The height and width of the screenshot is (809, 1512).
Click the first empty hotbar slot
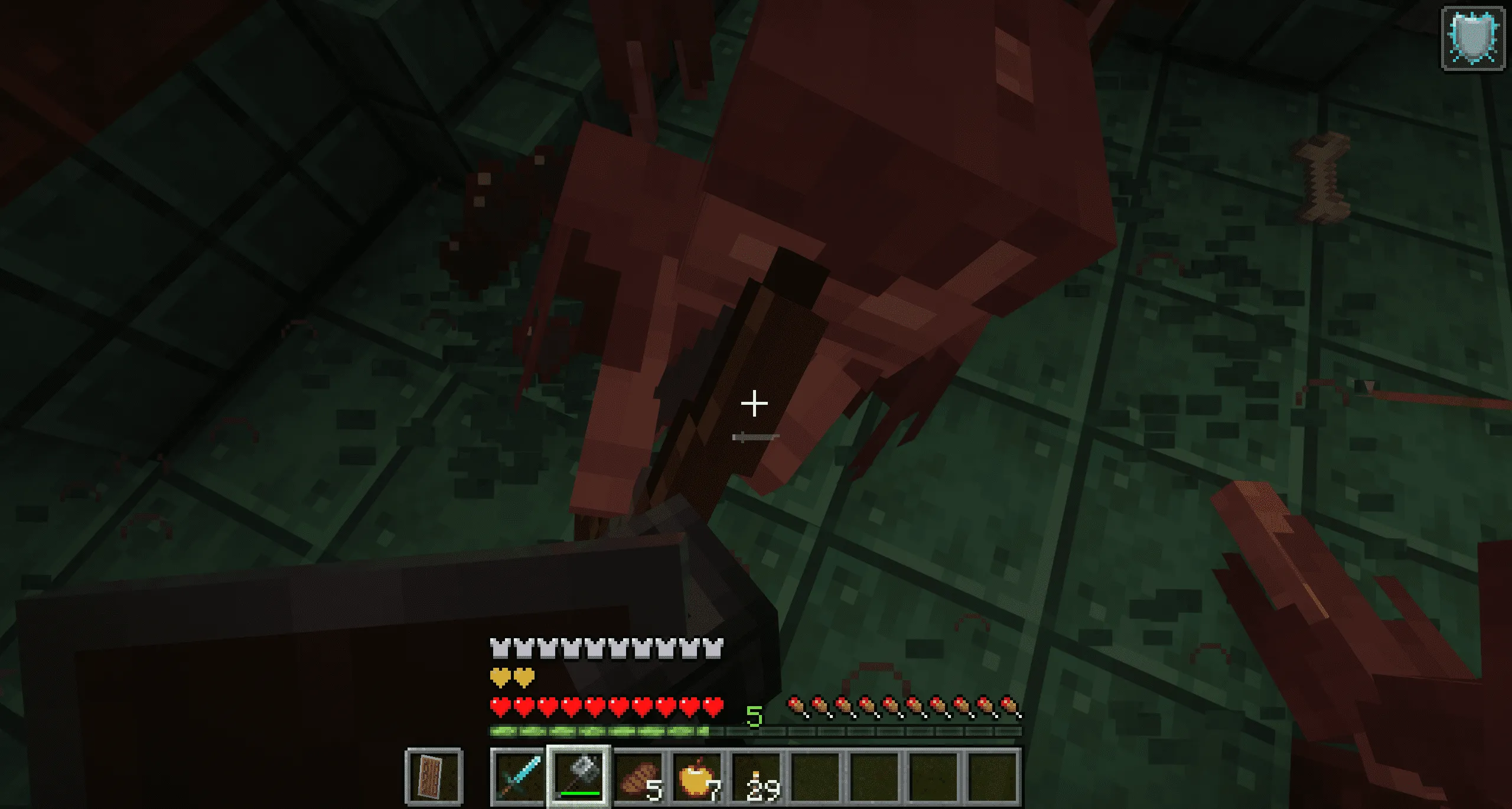(816, 777)
